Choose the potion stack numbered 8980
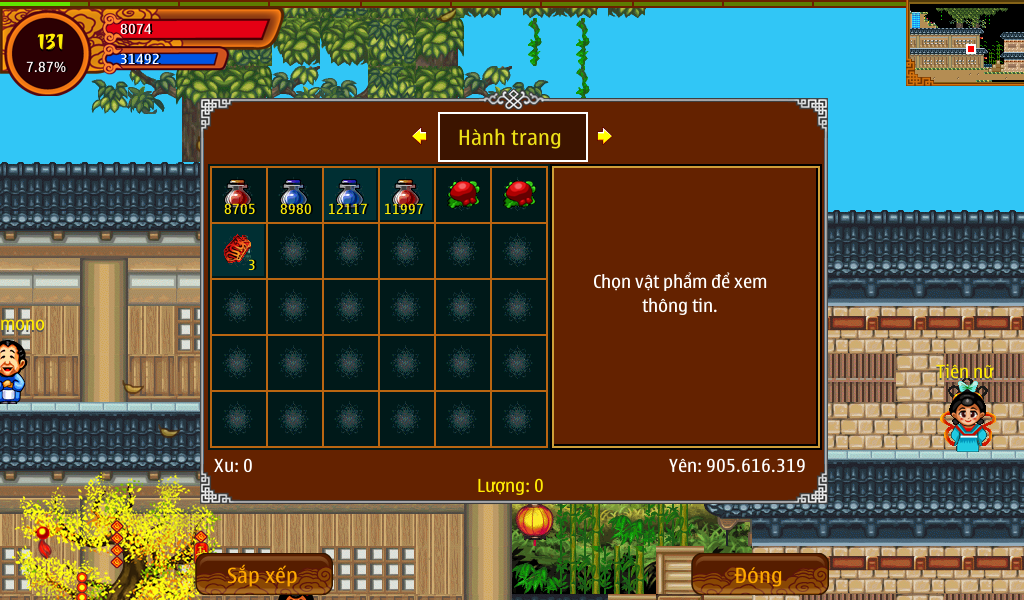The image size is (1024, 600). point(295,195)
